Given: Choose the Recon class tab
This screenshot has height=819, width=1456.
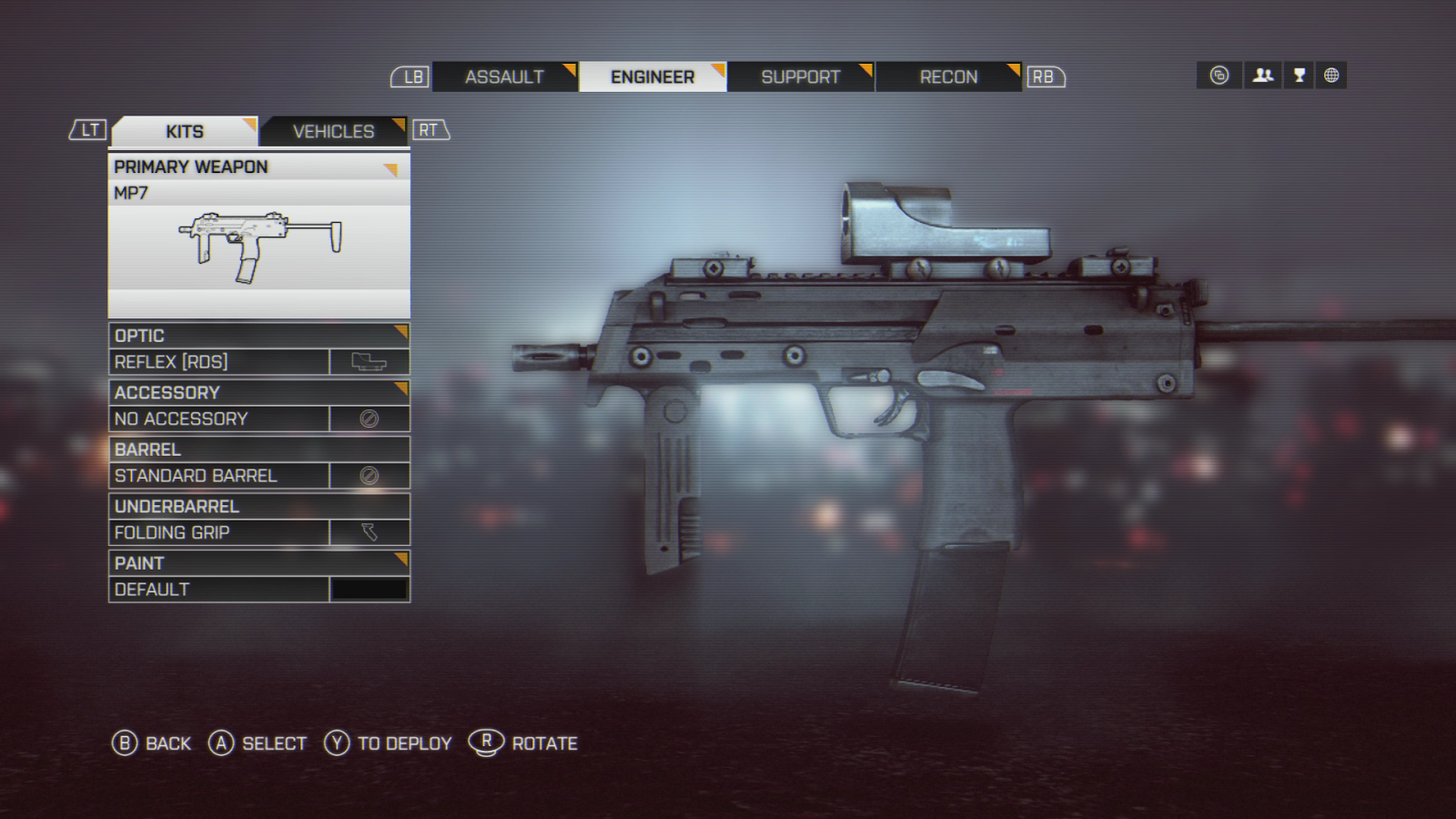Looking at the screenshot, I should [948, 77].
